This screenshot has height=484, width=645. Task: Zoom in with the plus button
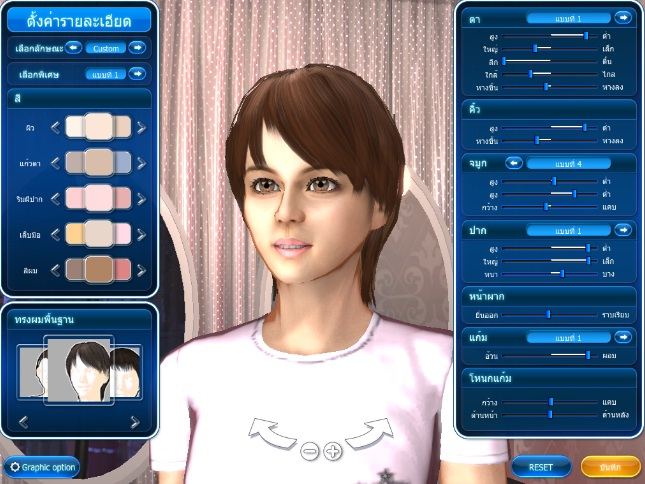click(x=333, y=451)
